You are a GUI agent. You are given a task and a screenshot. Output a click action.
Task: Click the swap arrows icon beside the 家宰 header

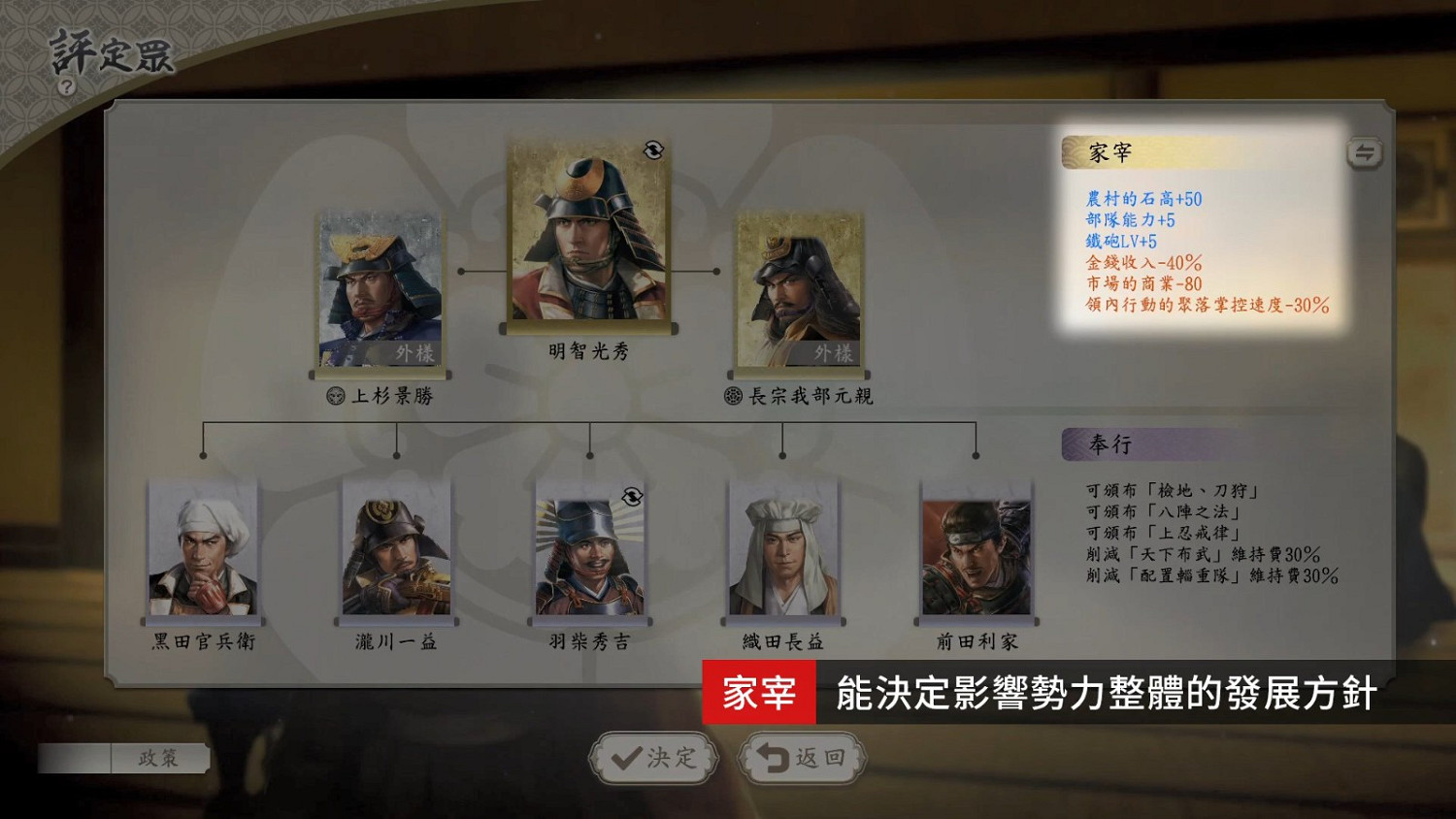1363,152
